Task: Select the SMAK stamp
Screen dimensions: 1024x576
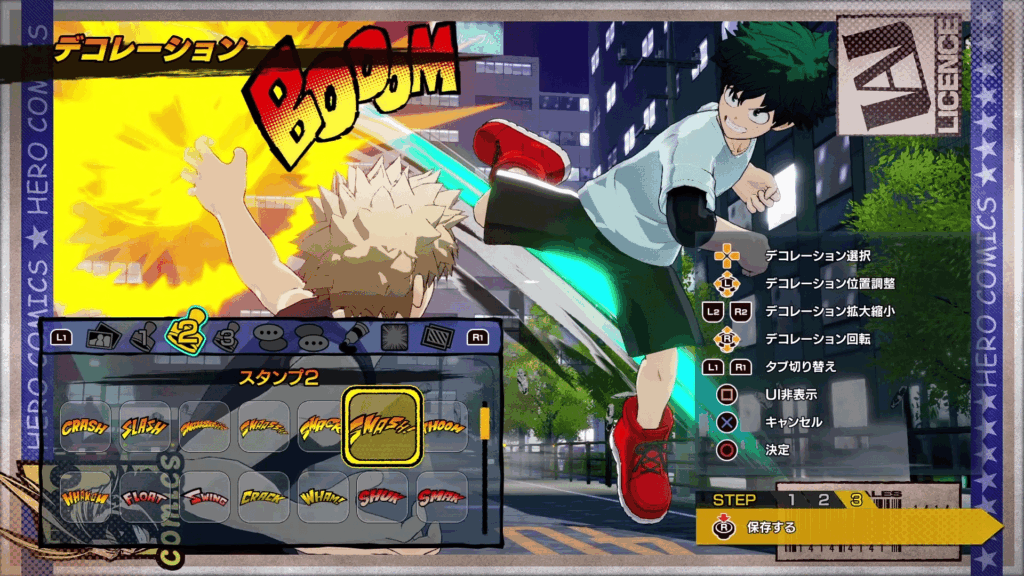Action: [x=441, y=497]
